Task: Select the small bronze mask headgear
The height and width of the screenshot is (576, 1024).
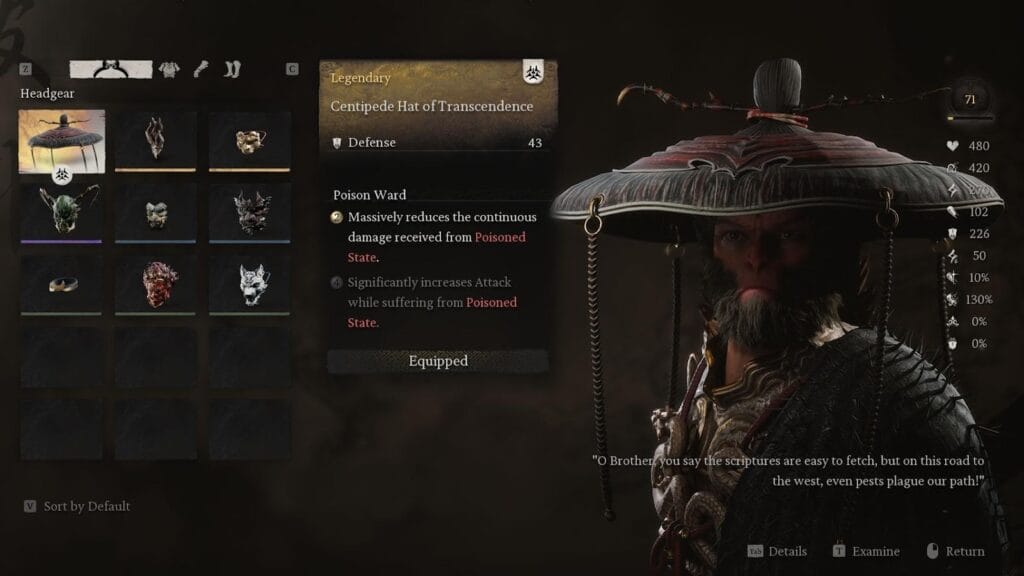Action: coord(156,210)
